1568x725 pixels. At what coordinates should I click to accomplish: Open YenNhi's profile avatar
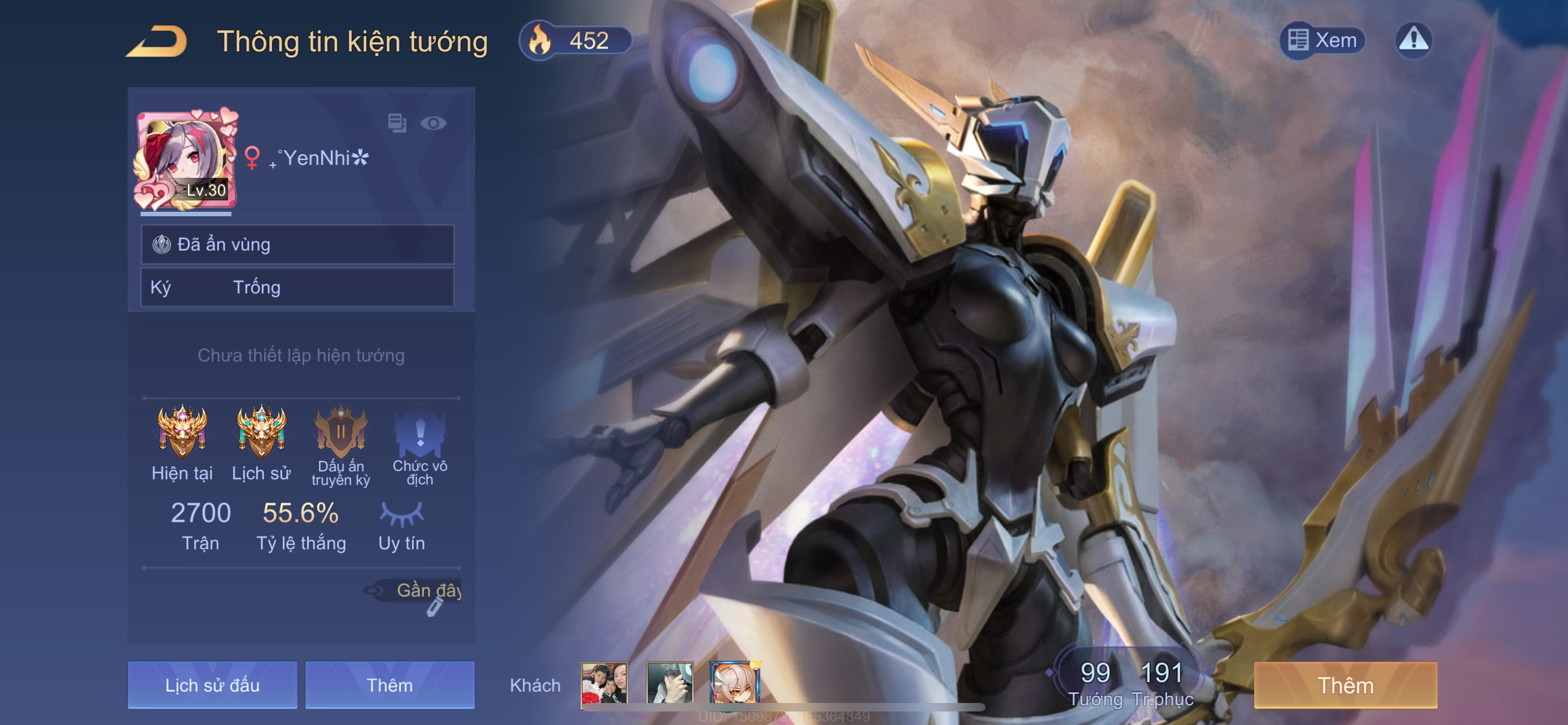(x=186, y=159)
